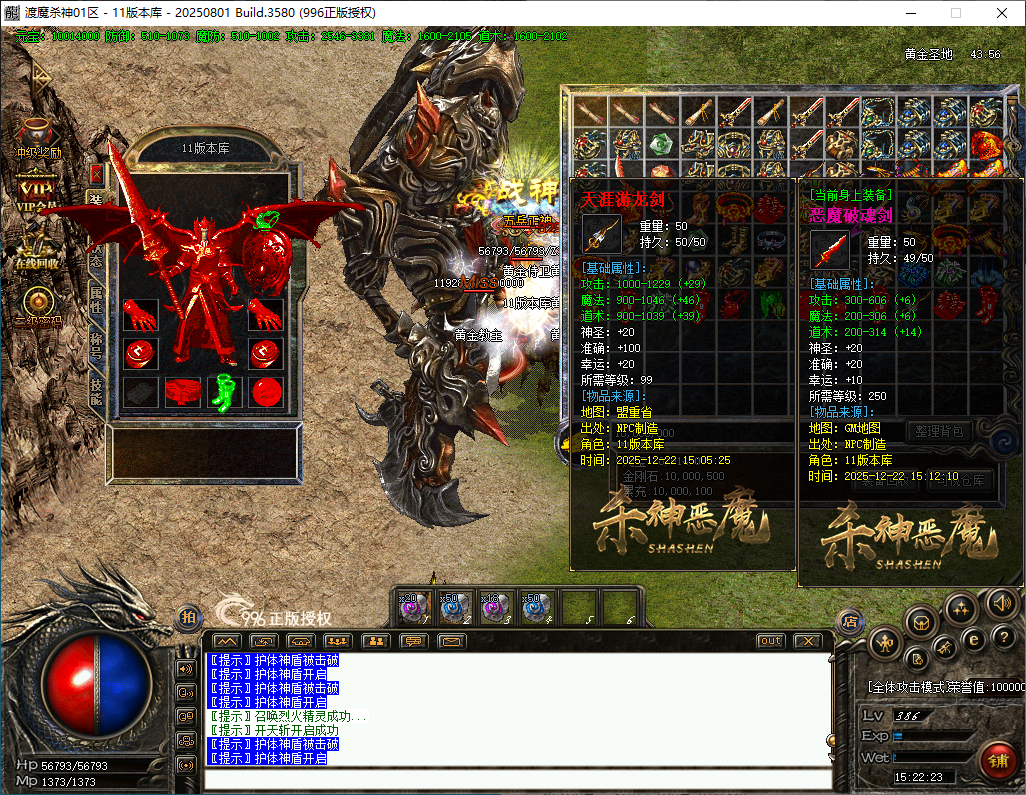Open the 店 shop round button
1026x795 pixels.
coord(850,621)
